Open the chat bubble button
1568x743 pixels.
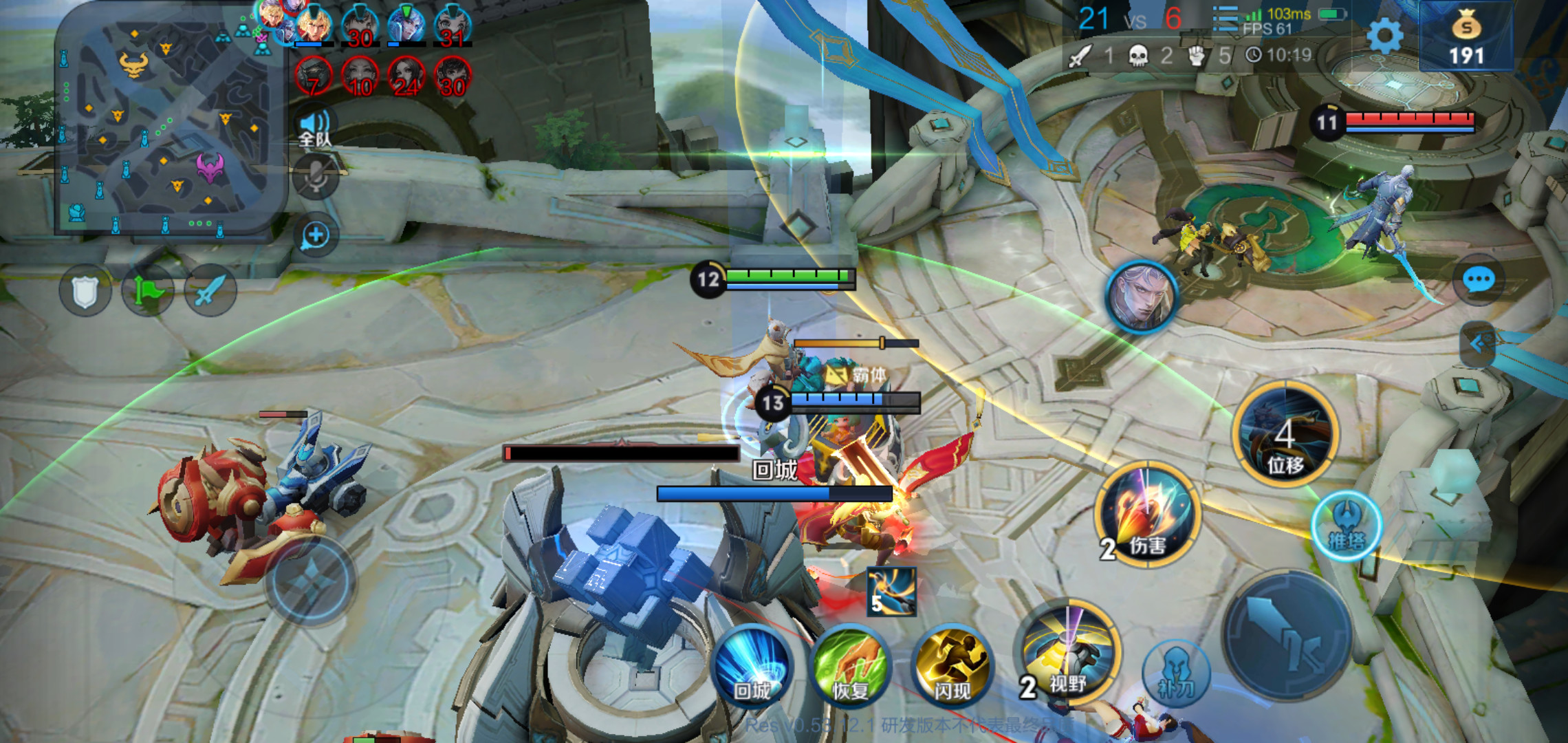(1478, 280)
